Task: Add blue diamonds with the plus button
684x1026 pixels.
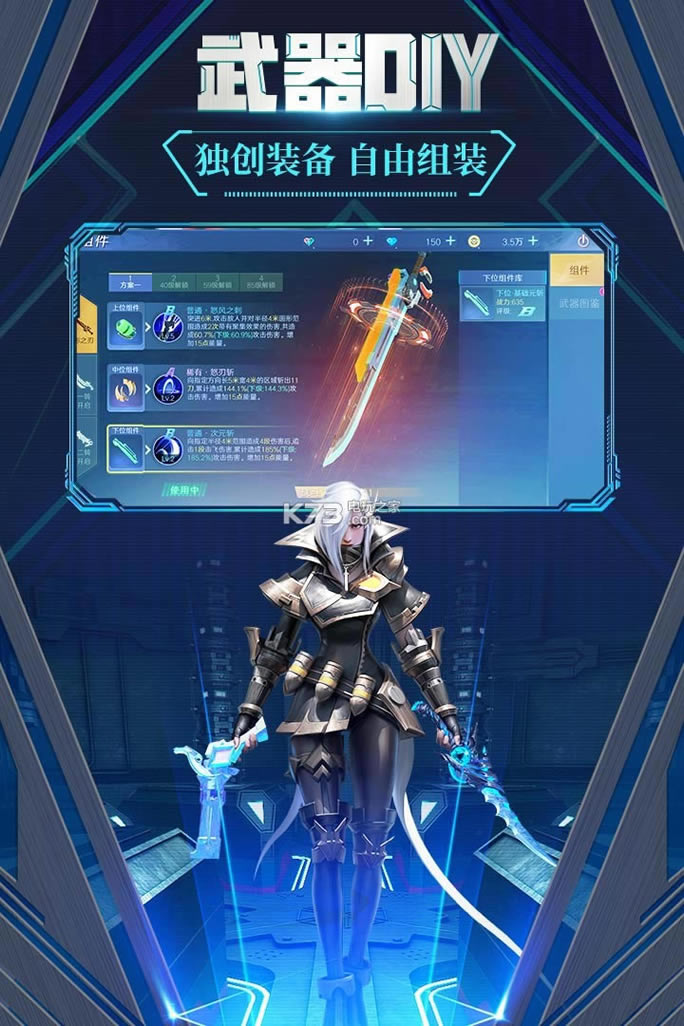Action: click(x=450, y=241)
